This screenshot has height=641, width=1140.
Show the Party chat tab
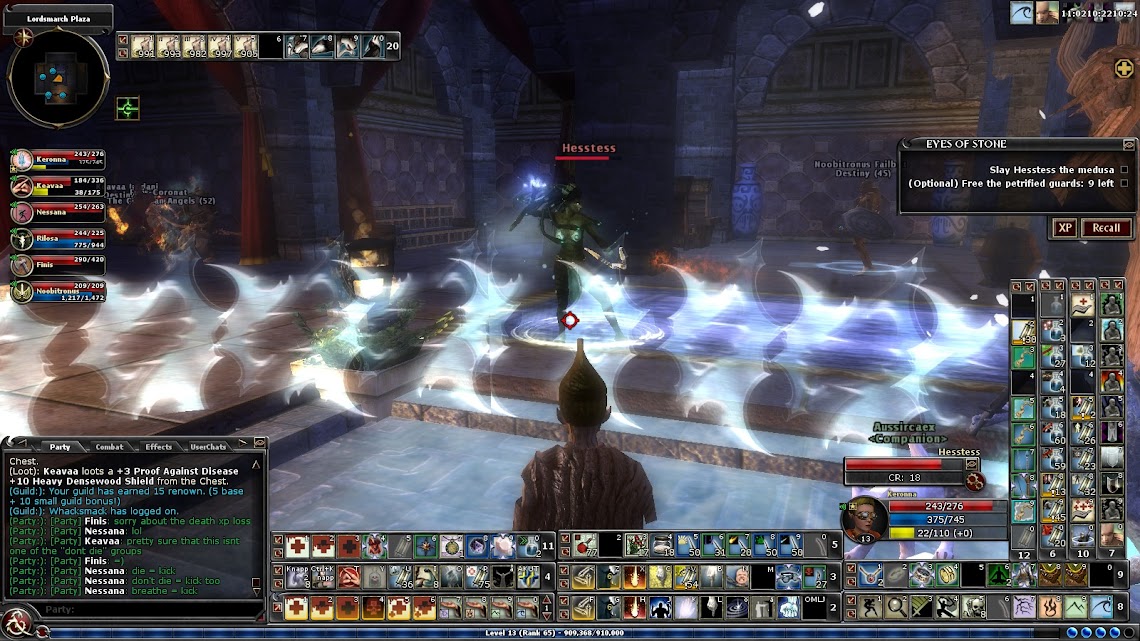(x=60, y=447)
